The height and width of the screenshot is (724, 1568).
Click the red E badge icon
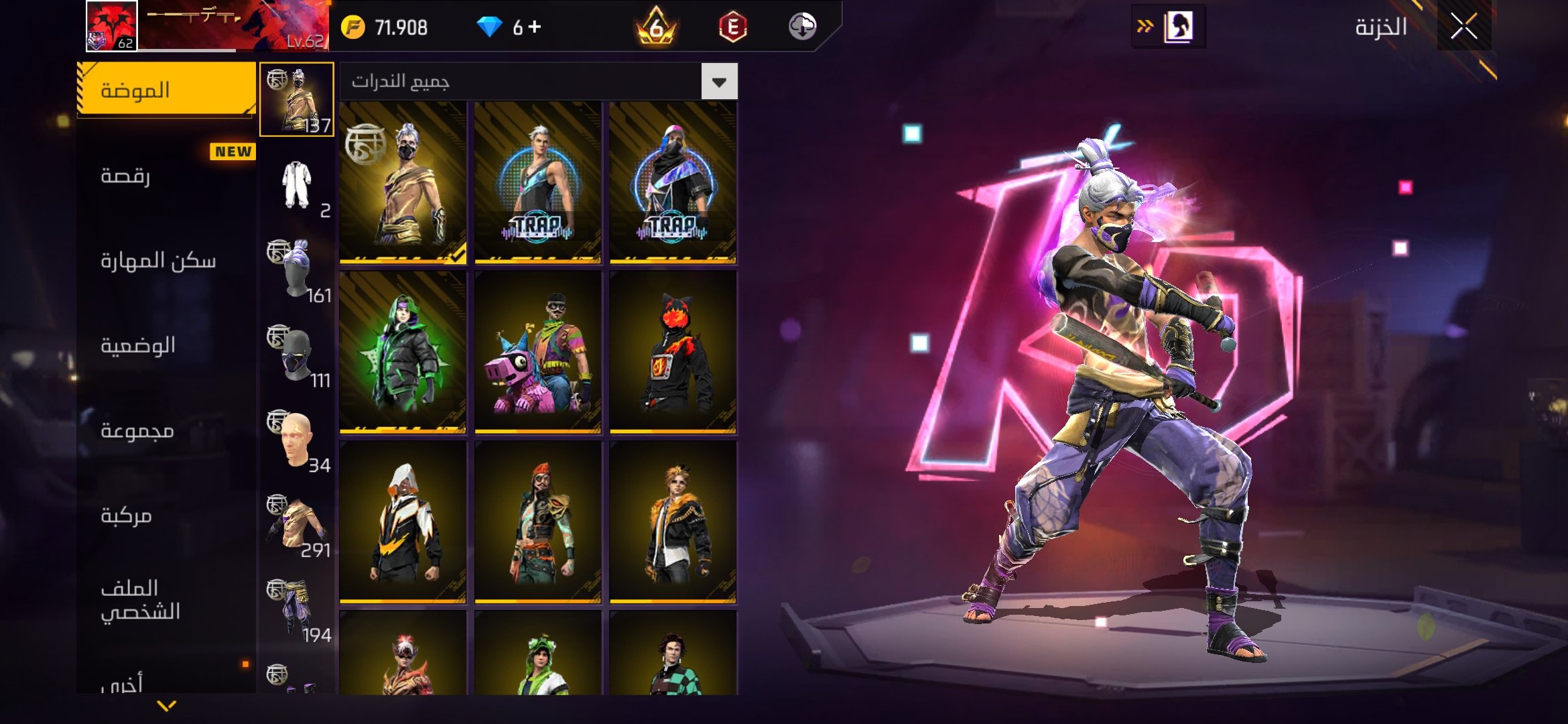[x=732, y=27]
